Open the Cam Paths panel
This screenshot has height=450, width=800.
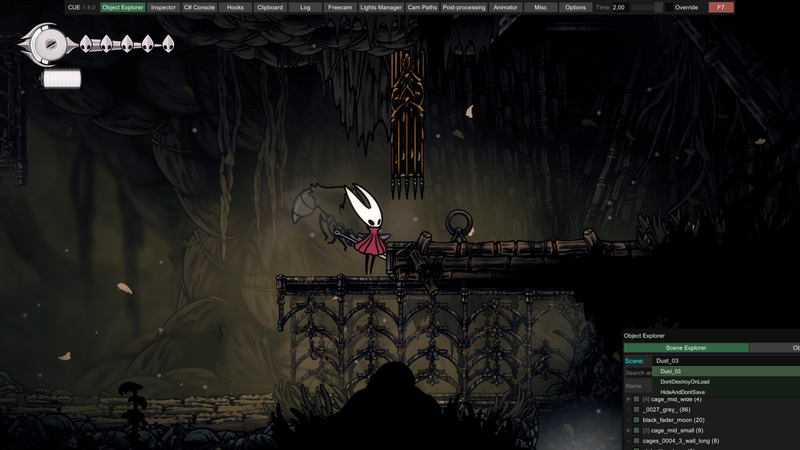point(422,7)
